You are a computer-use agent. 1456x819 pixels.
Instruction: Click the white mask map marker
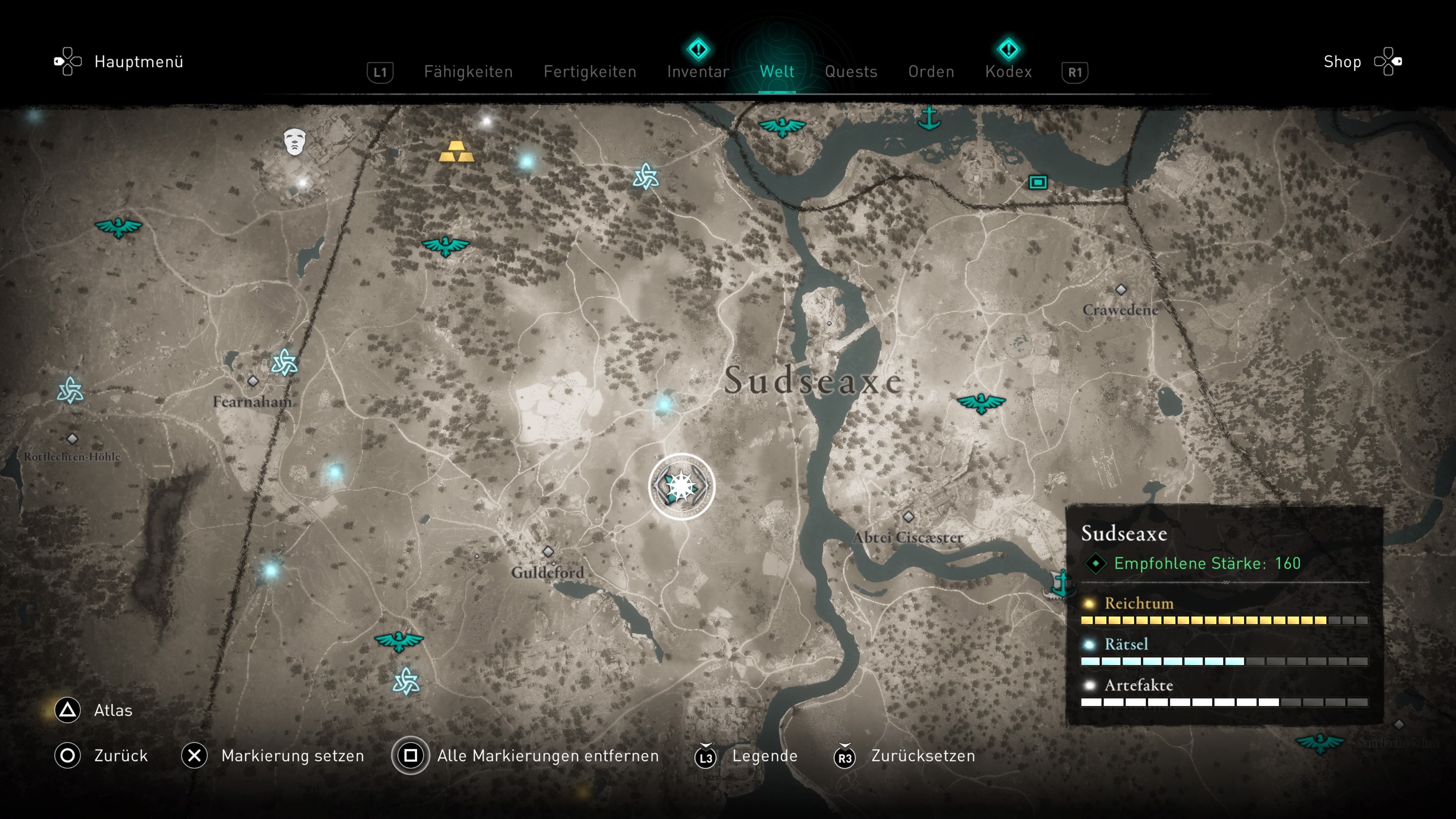click(x=295, y=141)
